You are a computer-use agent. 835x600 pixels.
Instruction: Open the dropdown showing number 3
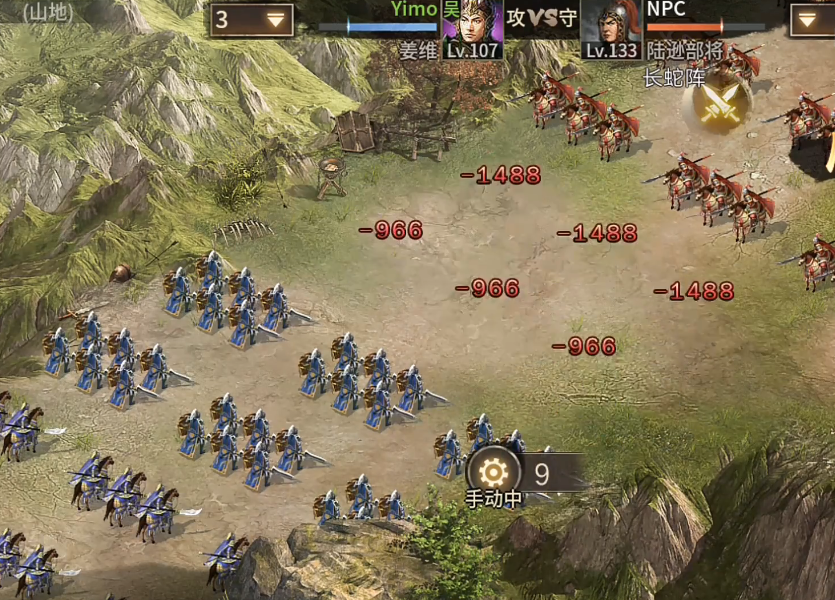click(251, 20)
